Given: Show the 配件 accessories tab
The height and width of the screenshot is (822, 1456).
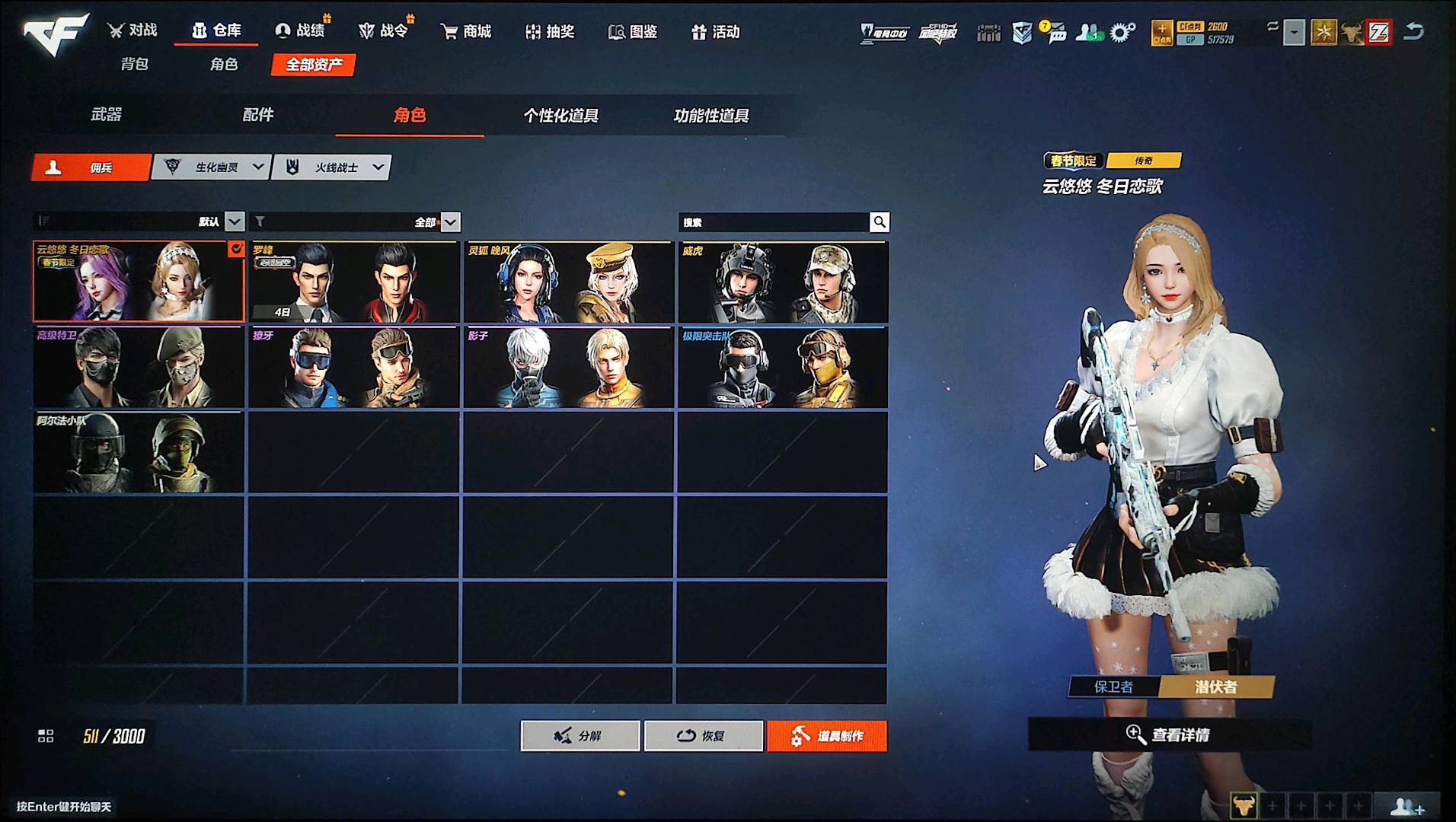Looking at the screenshot, I should pyautogui.click(x=258, y=115).
